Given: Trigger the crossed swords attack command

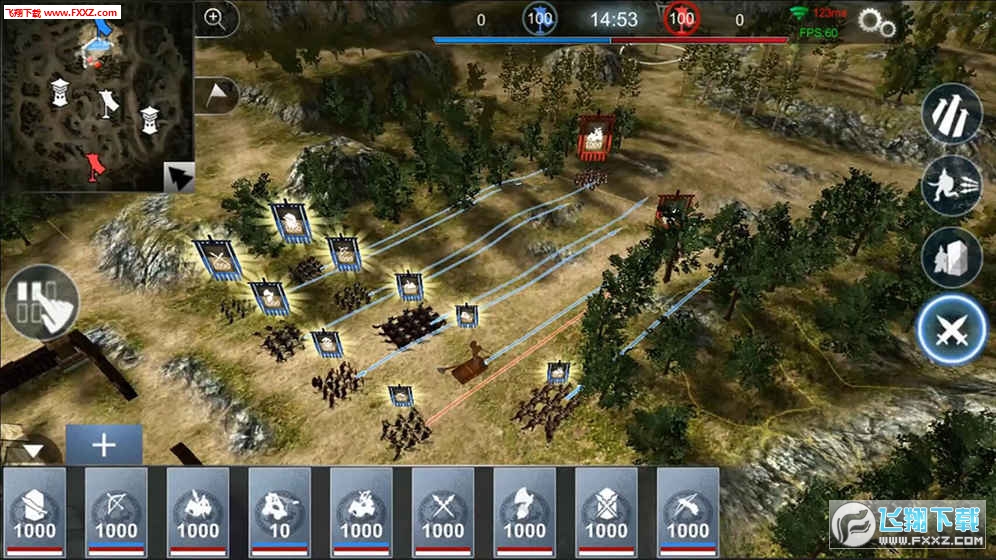Looking at the screenshot, I should tap(951, 330).
